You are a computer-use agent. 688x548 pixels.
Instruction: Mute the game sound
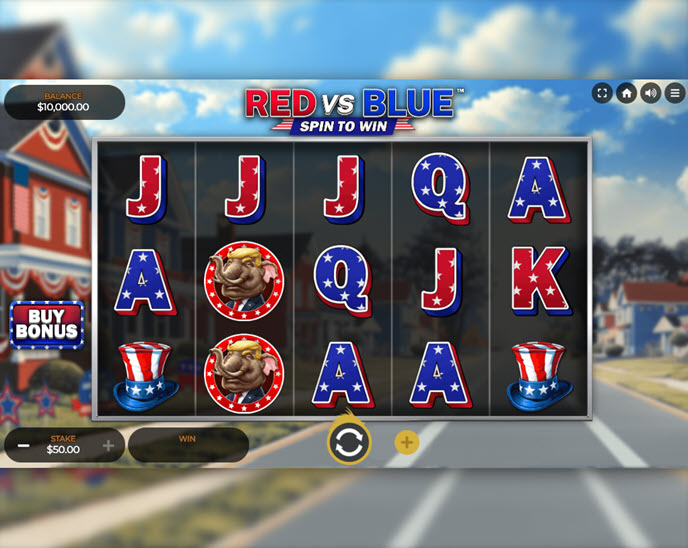click(651, 93)
